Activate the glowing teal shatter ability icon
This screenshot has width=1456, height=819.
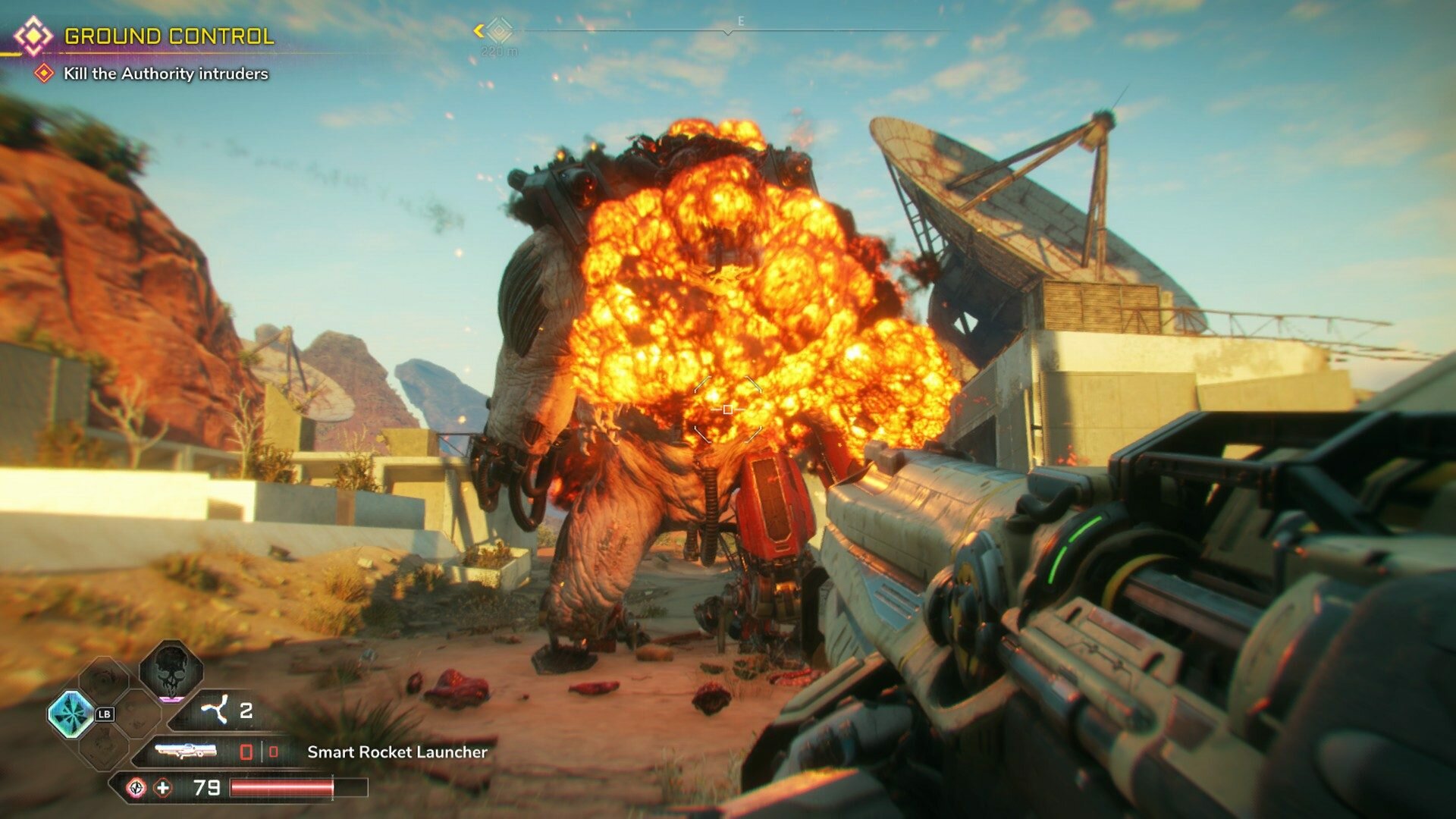[71, 714]
